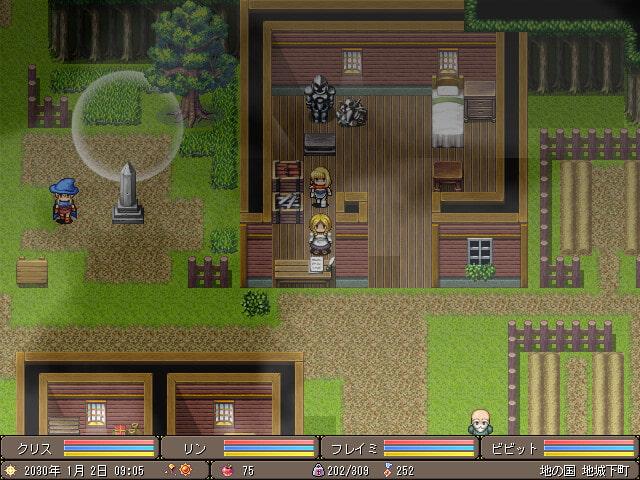Select party member ビビット panel
Image resolution: width=640 pixels, height=480 pixels.
coord(560,448)
